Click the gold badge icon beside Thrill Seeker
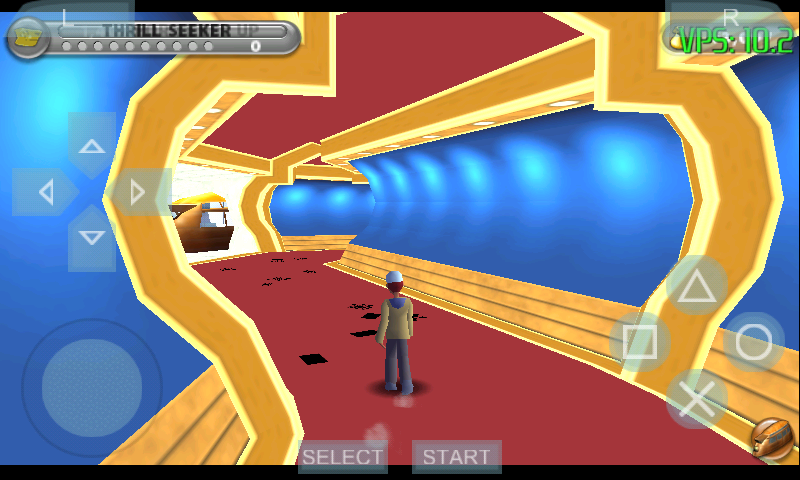Image resolution: width=800 pixels, height=480 pixels. click(x=28, y=38)
